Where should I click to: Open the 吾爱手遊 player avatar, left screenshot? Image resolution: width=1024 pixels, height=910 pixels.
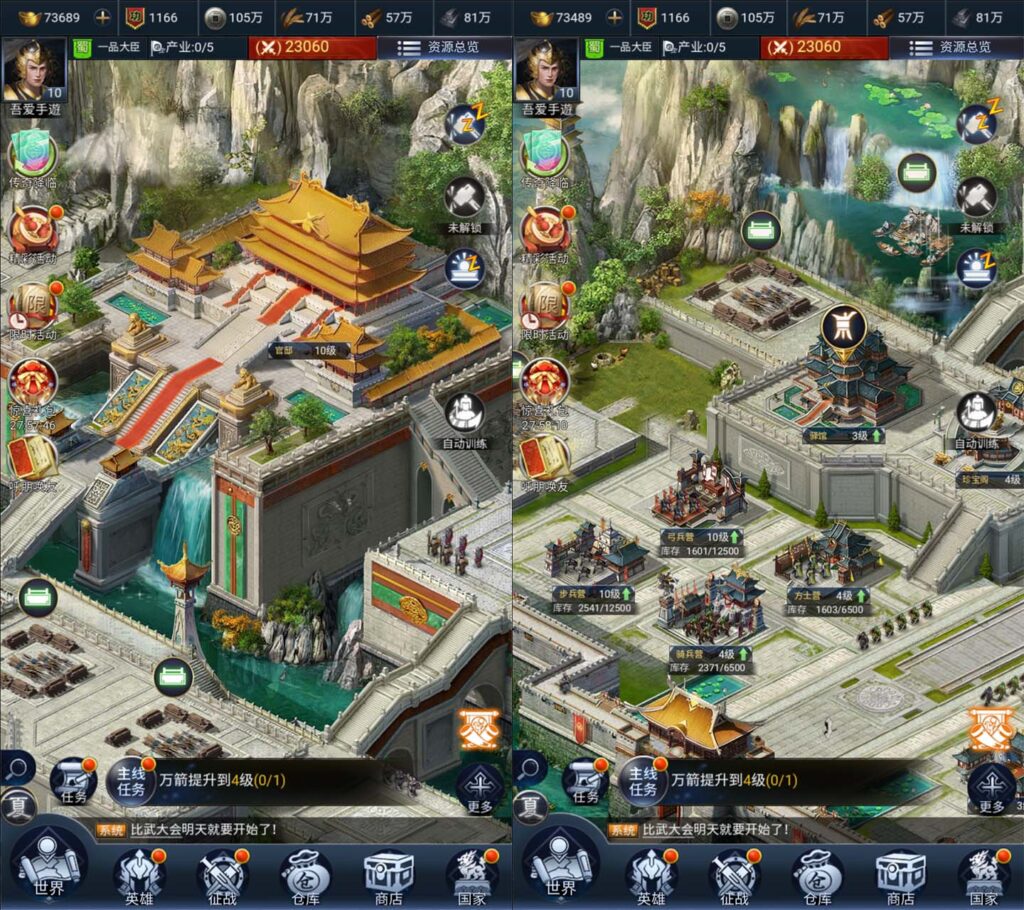(35, 68)
